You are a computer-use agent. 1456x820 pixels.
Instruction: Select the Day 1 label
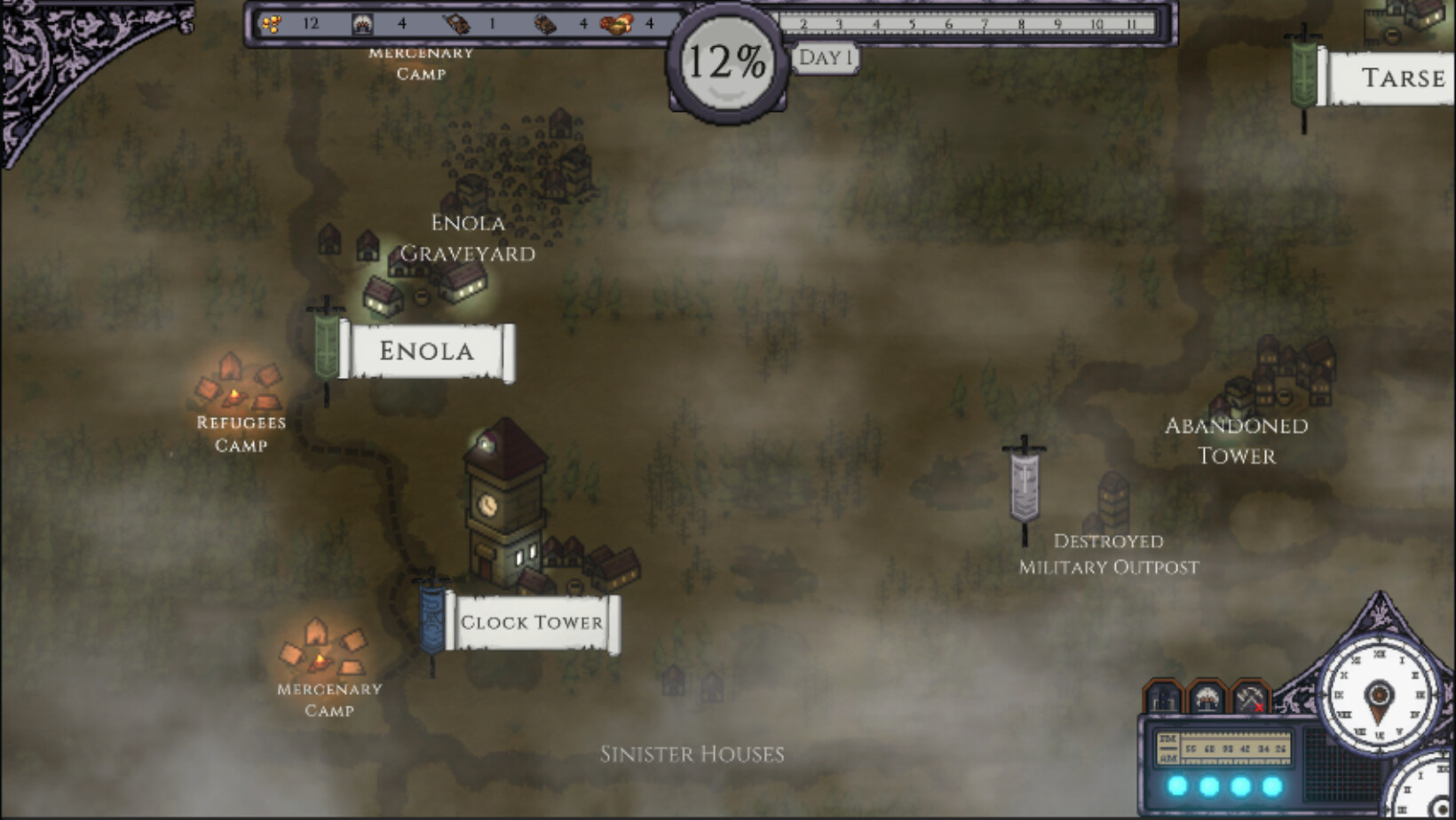coord(826,55)
